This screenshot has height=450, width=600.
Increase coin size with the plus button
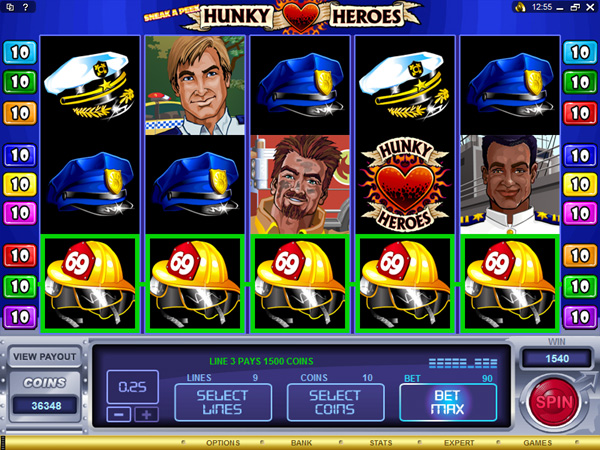click(146, 414)
